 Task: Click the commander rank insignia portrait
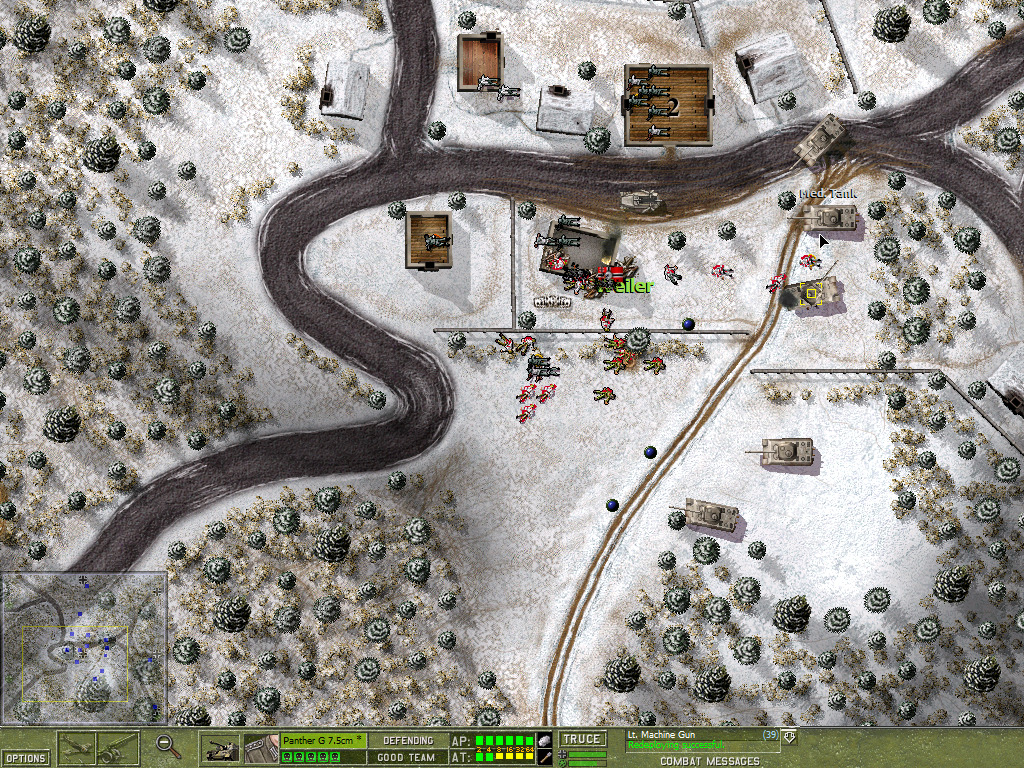tap(260, 747)
